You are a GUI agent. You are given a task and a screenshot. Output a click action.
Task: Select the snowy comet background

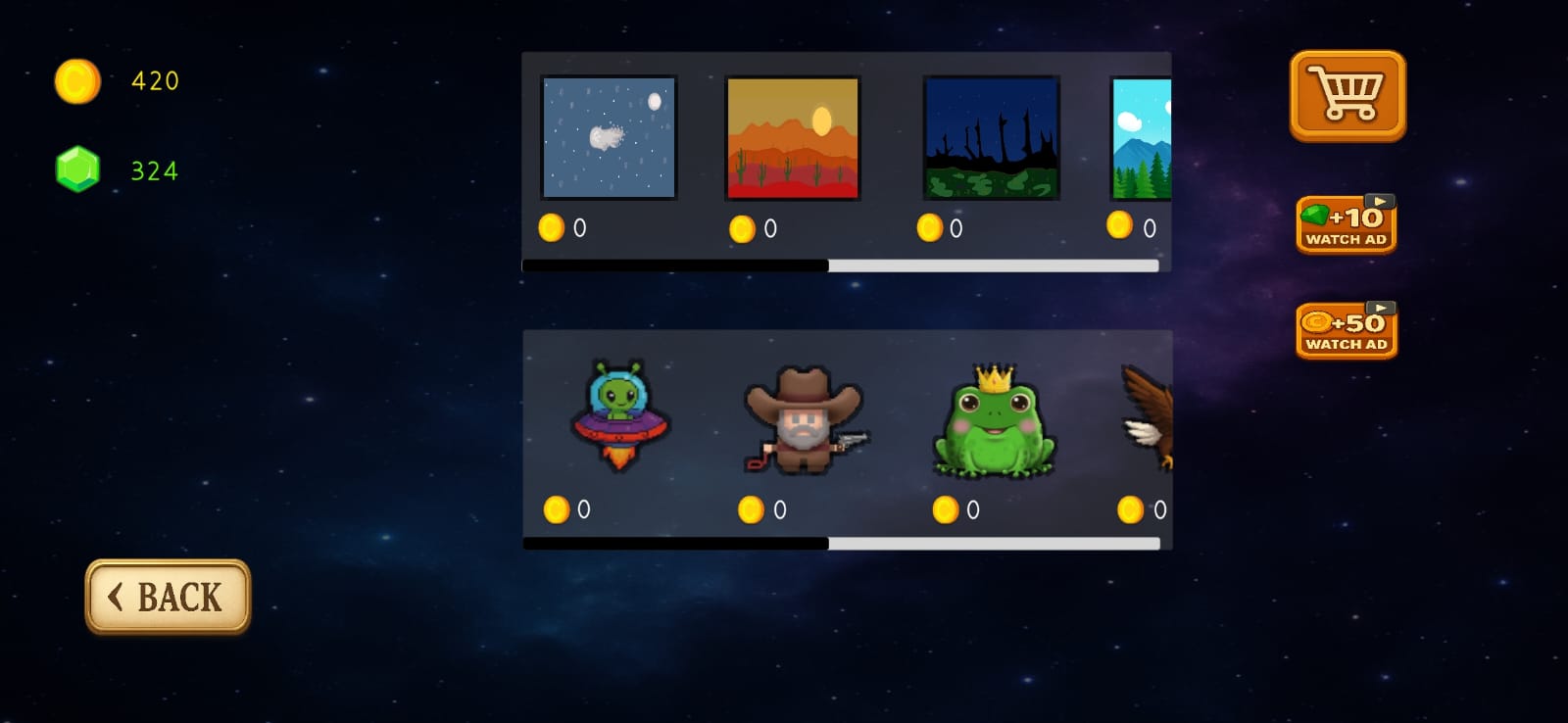pyautogui.click(x=609, y=135)
